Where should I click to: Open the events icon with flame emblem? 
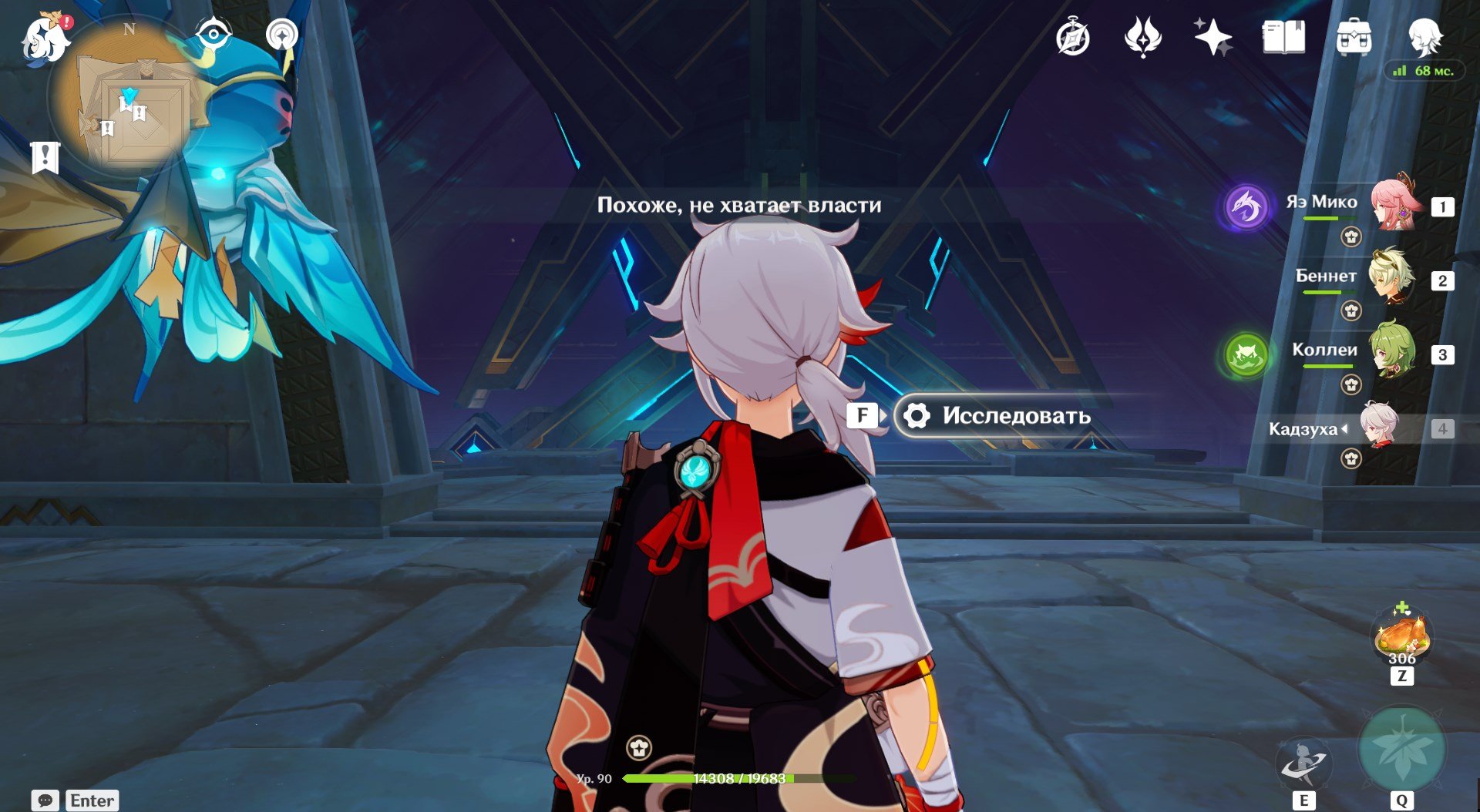click(x=1142, y=37)
